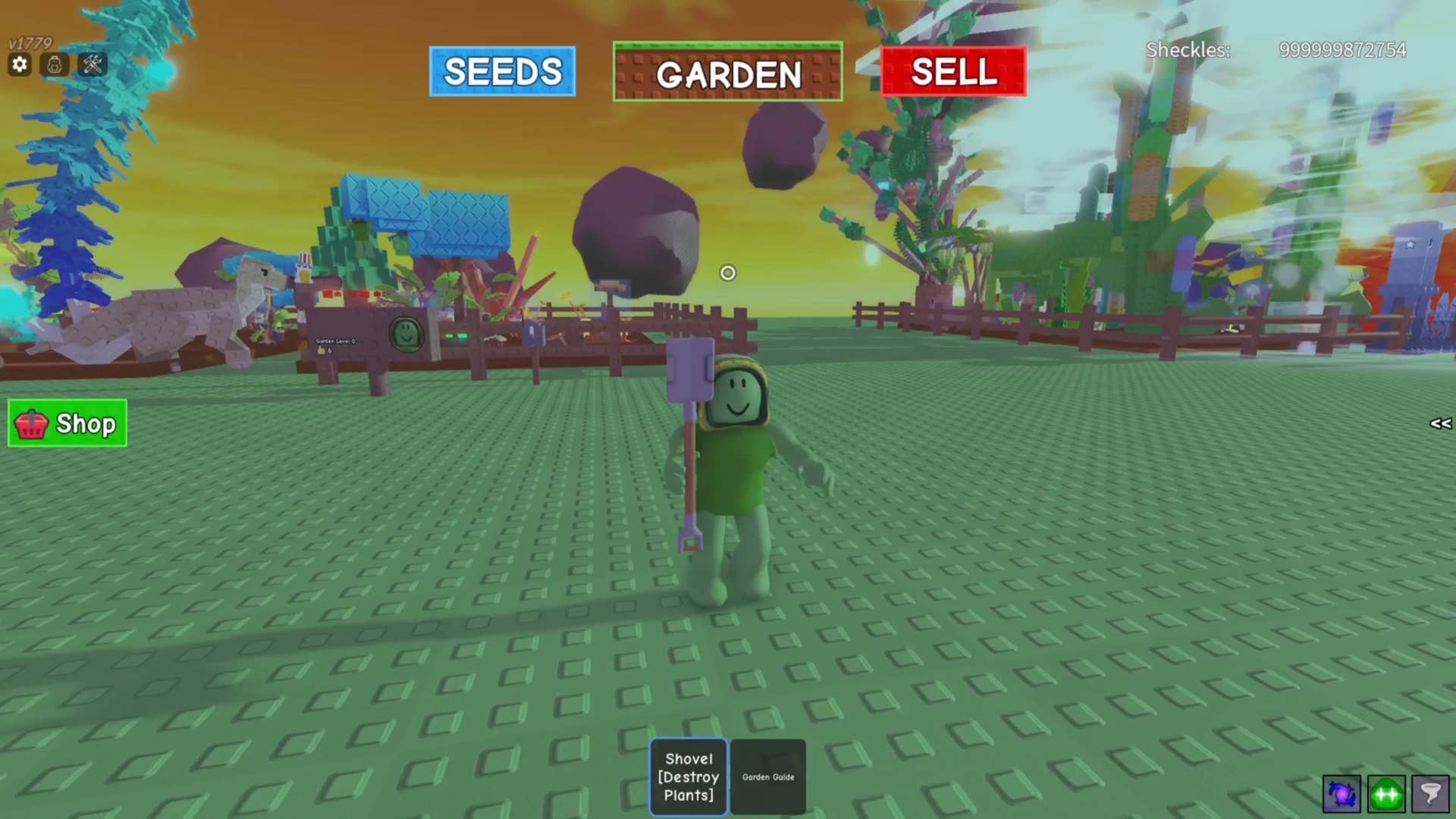Click the grey tornado icon

(1430, 794)
